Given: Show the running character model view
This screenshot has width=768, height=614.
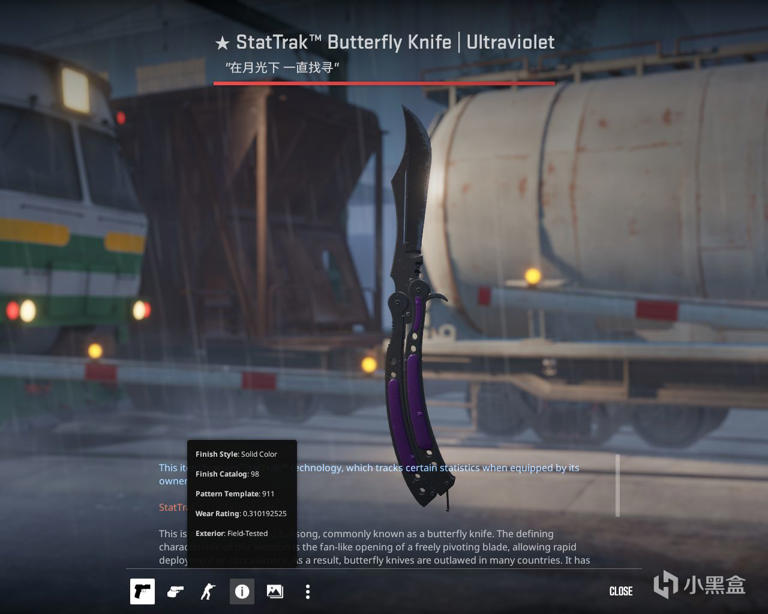Looking at the screenshot, I should coord(208,591).
